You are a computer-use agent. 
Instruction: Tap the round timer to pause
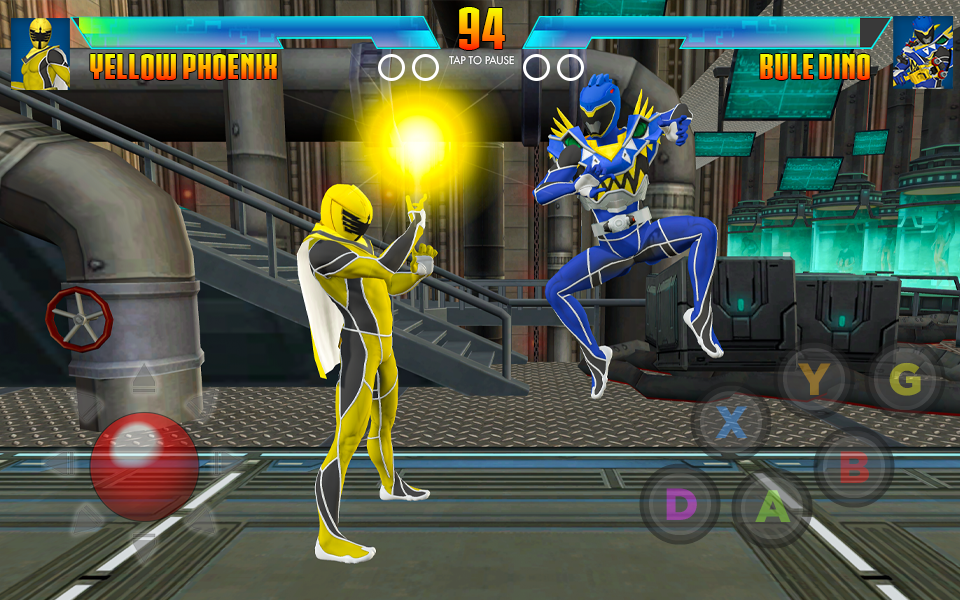coord(481,32)
